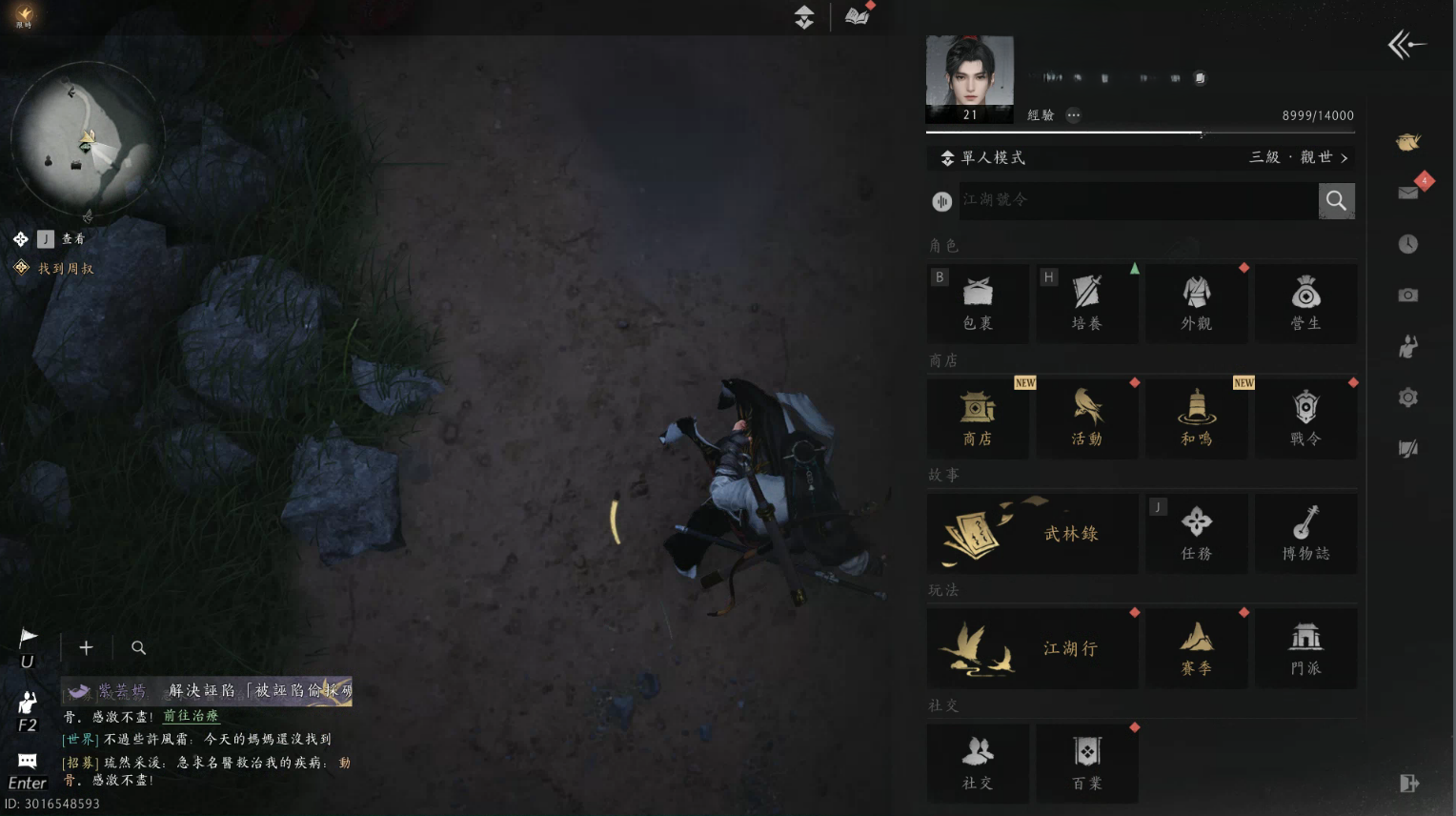Close the menu with the back arrow

point(1406,45)
